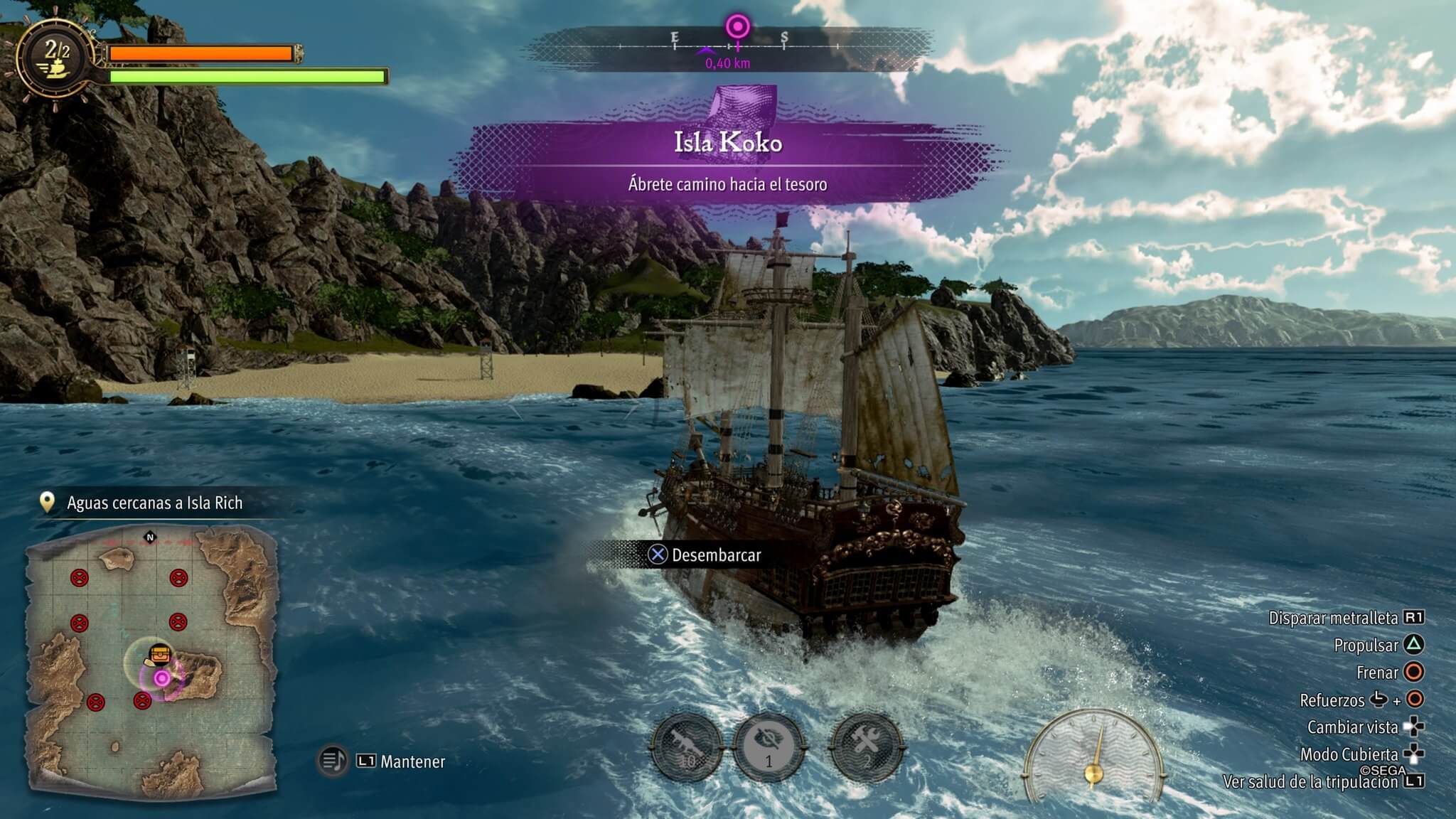Select the pink destination marker on the compass
This screenshot has height=819, width=1456.
738,28
